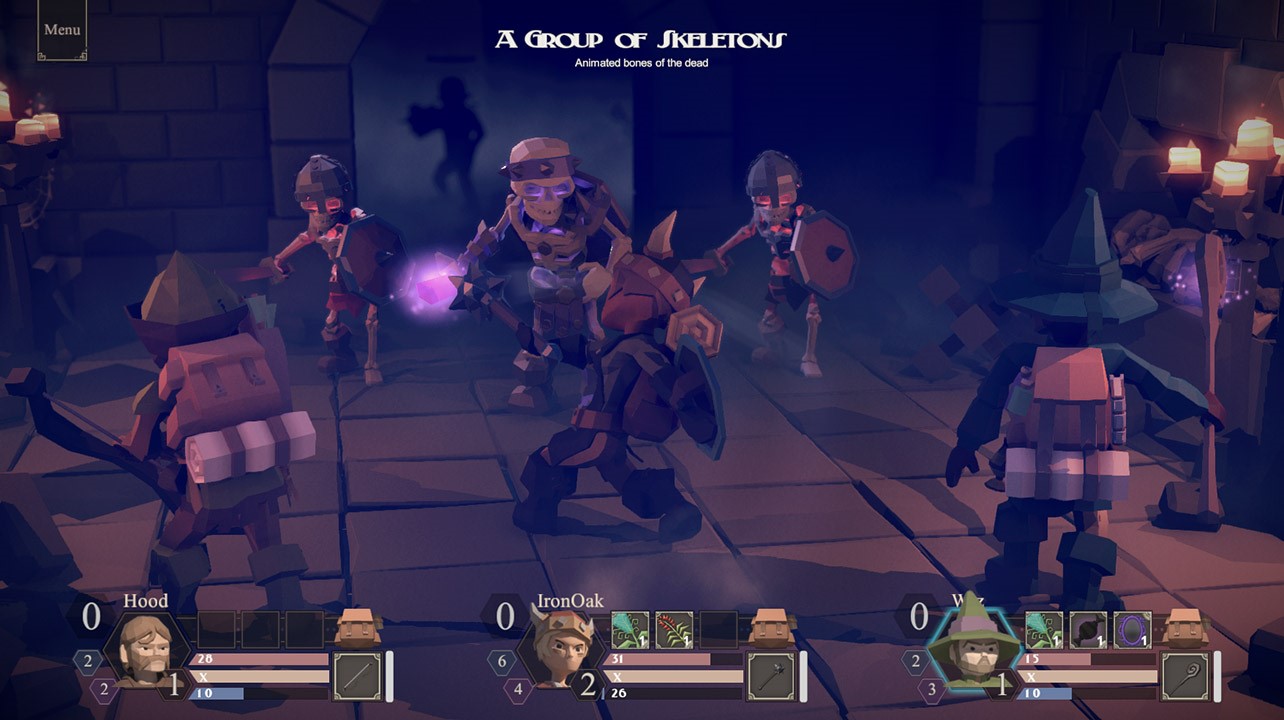Select Hood's bow weapon slot
The image size is (1284, 720).
[357, 677]
